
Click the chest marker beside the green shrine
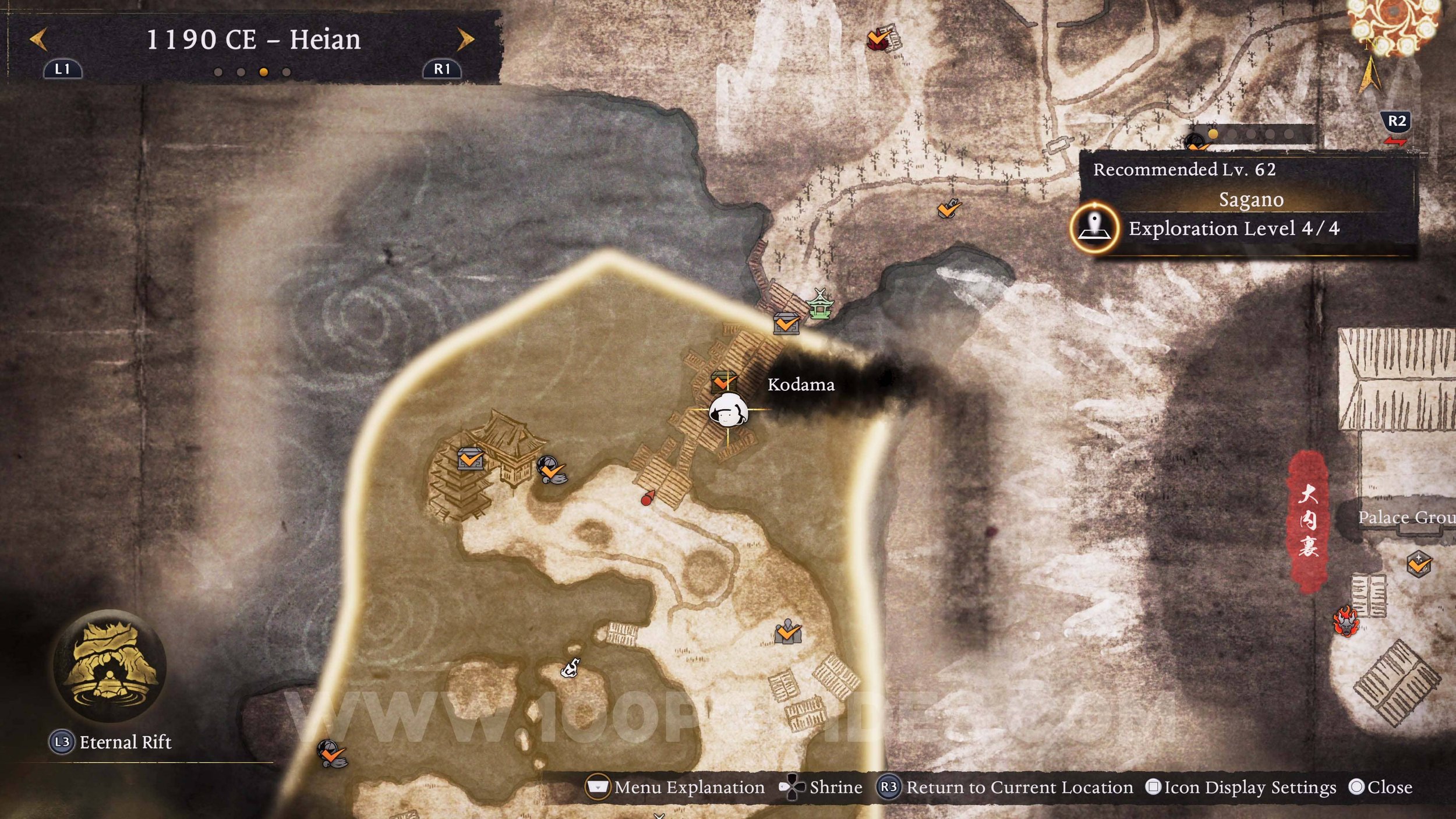click(x=786, y=323)
